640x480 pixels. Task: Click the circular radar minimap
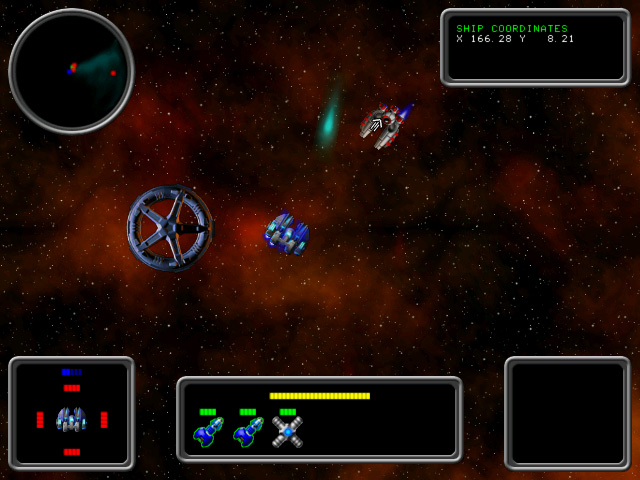pos(71,71)
